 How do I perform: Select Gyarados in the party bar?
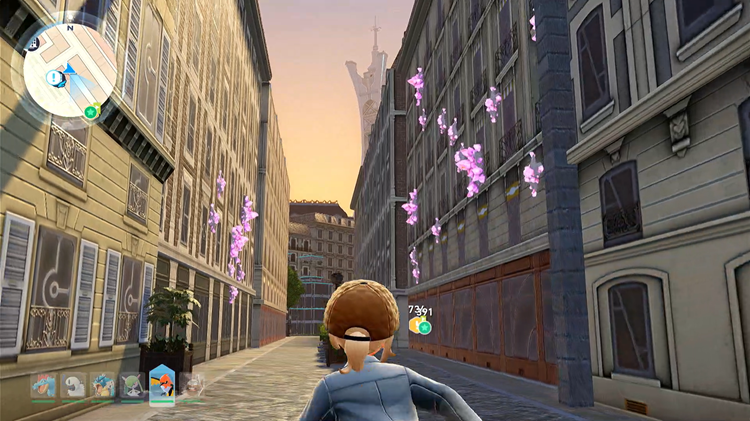coord(103,385)
